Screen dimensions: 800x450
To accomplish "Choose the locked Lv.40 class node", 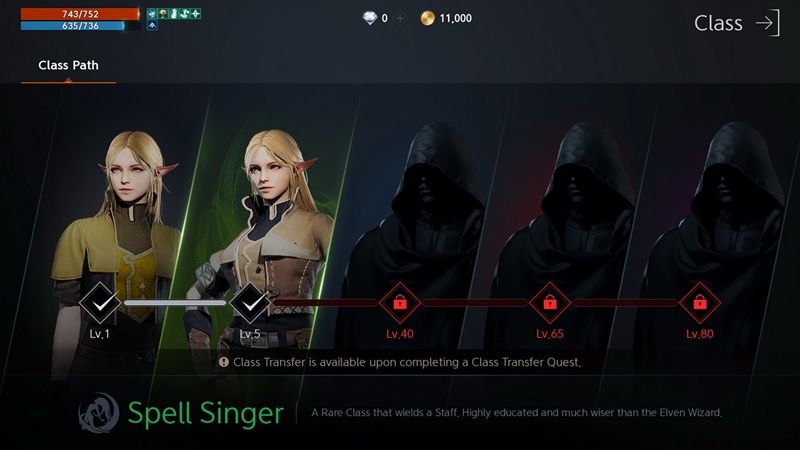I will [x=399, y=300].
